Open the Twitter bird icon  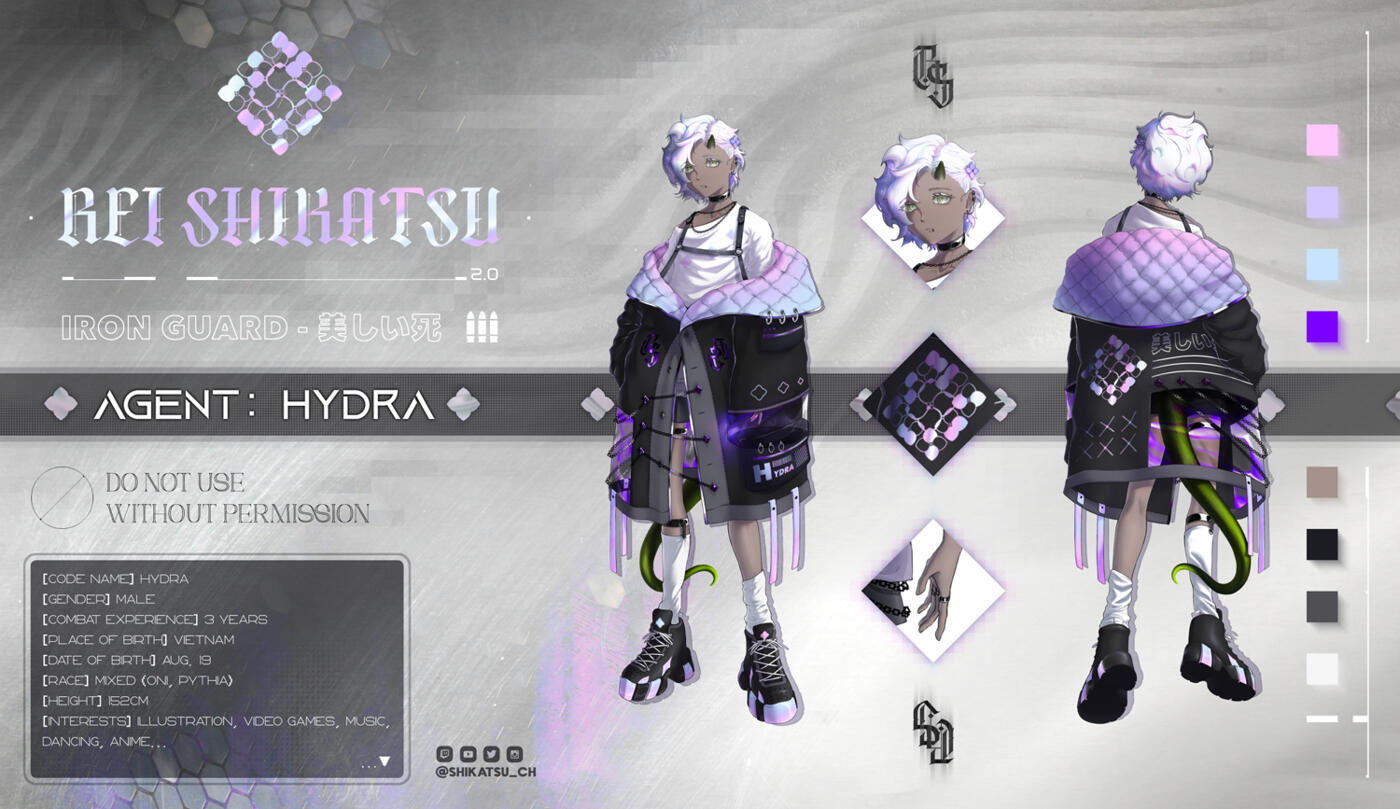491,754
